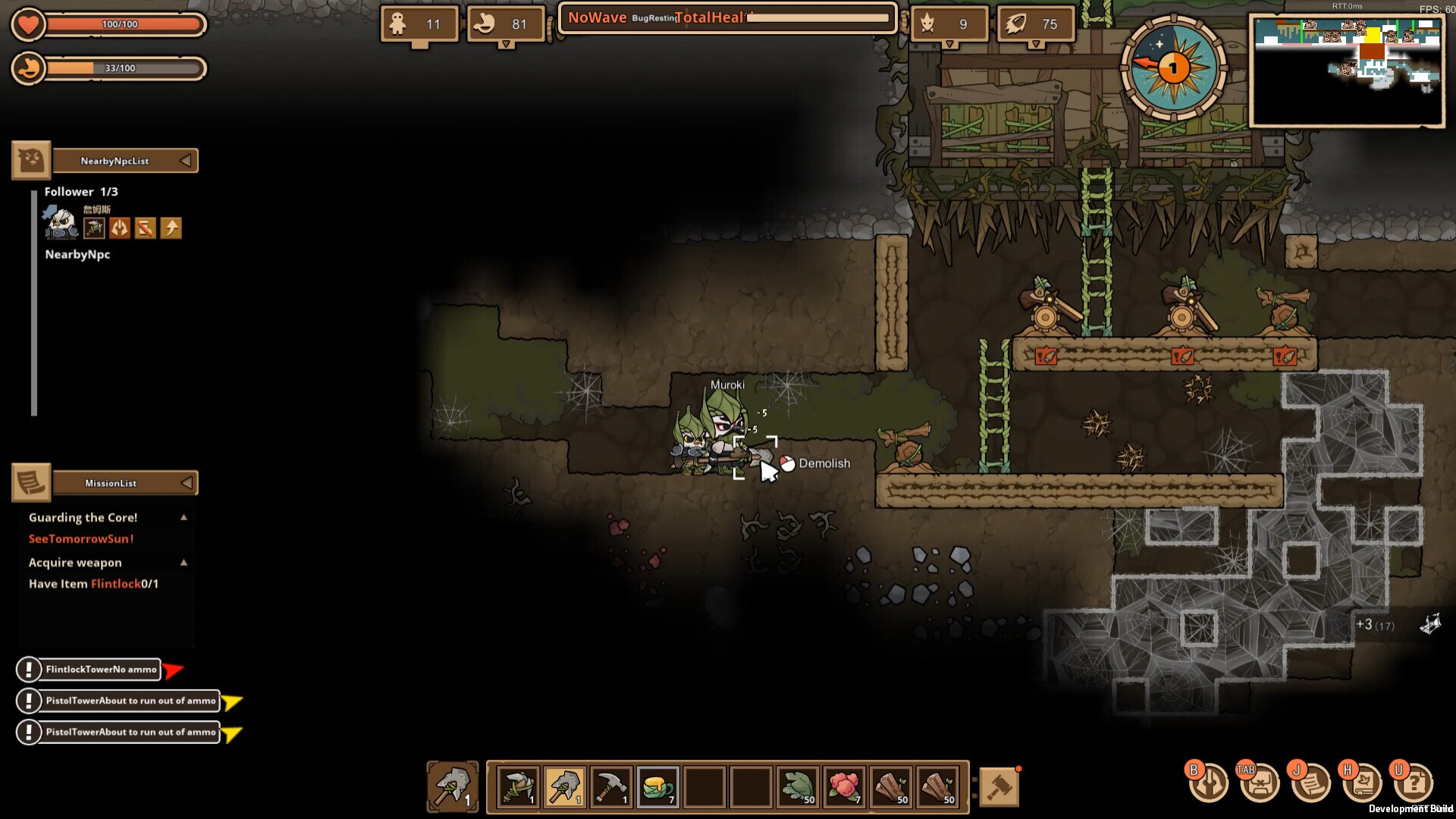Click the minimap in the corner
The height and width of the screenshot is (819, 1456).
click(1348, 71)
